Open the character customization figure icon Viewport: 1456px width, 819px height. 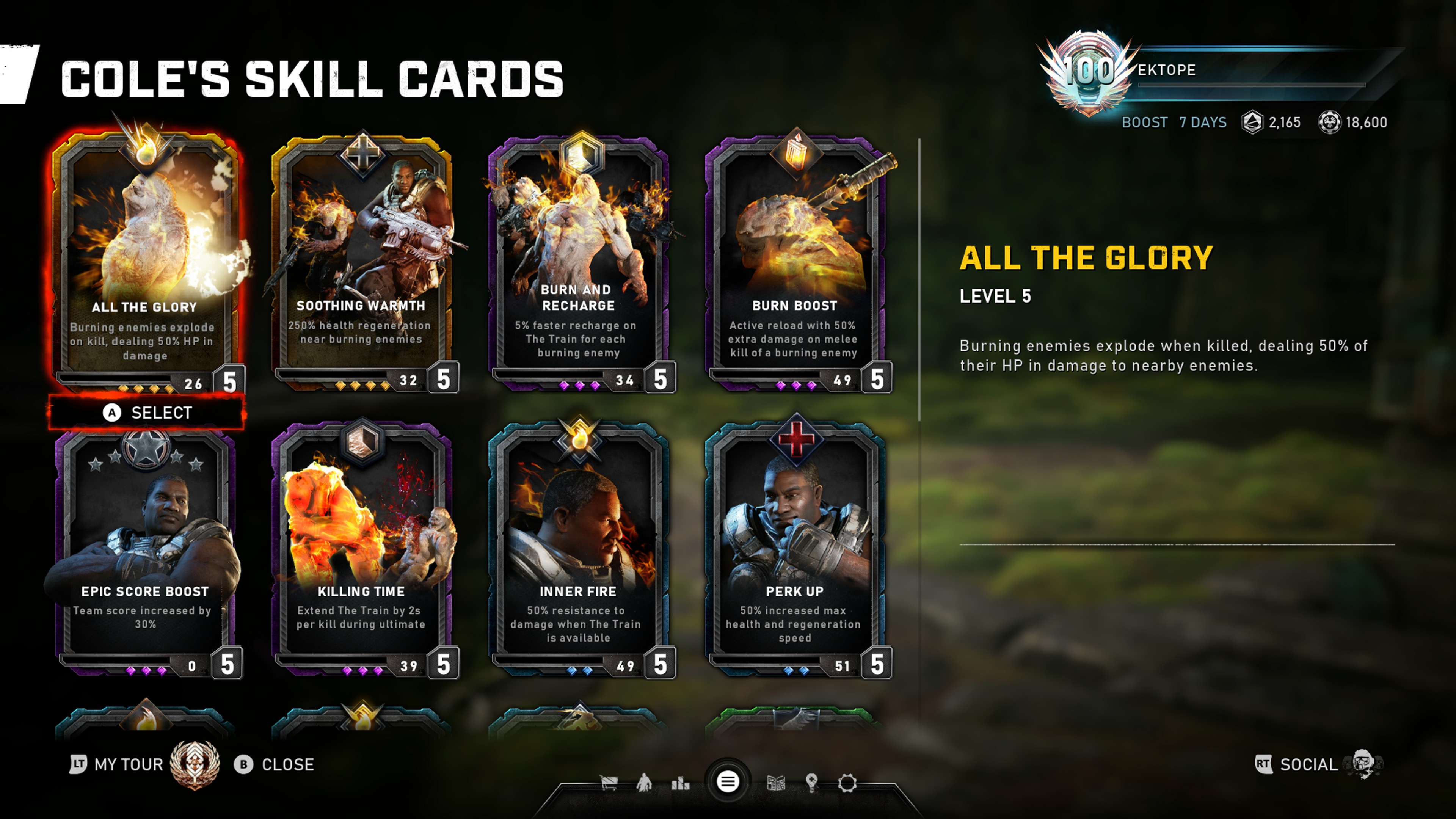[x=644, y=783]
